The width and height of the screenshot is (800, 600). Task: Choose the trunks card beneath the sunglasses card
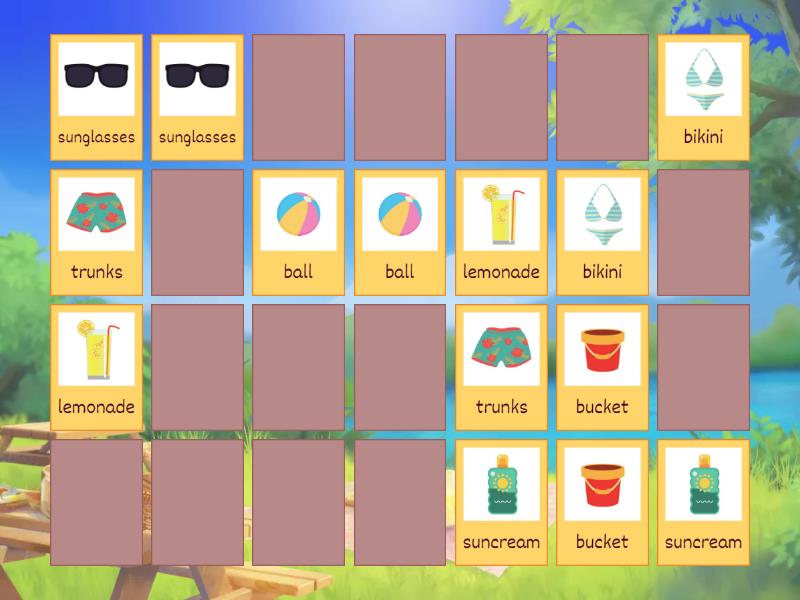coord(96,232)
